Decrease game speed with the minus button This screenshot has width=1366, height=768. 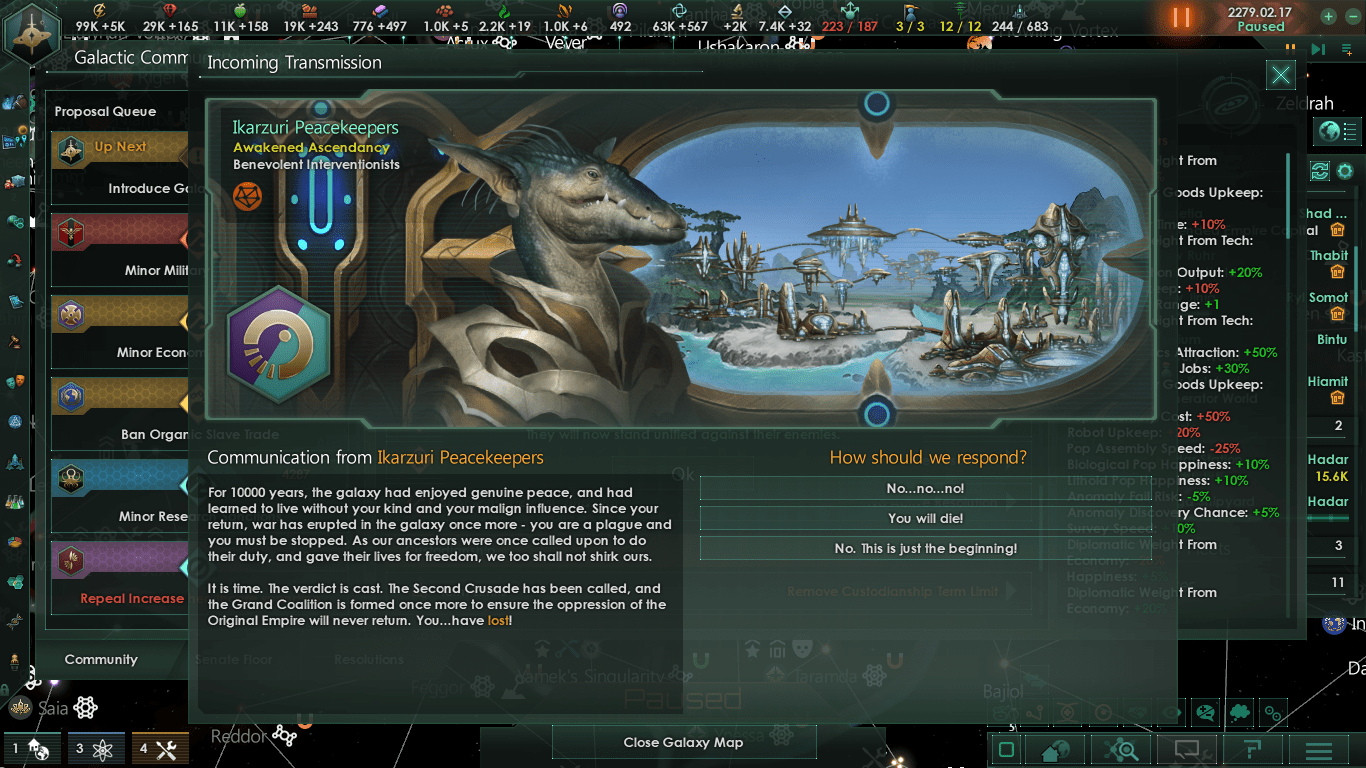[x=1353, y=16]
